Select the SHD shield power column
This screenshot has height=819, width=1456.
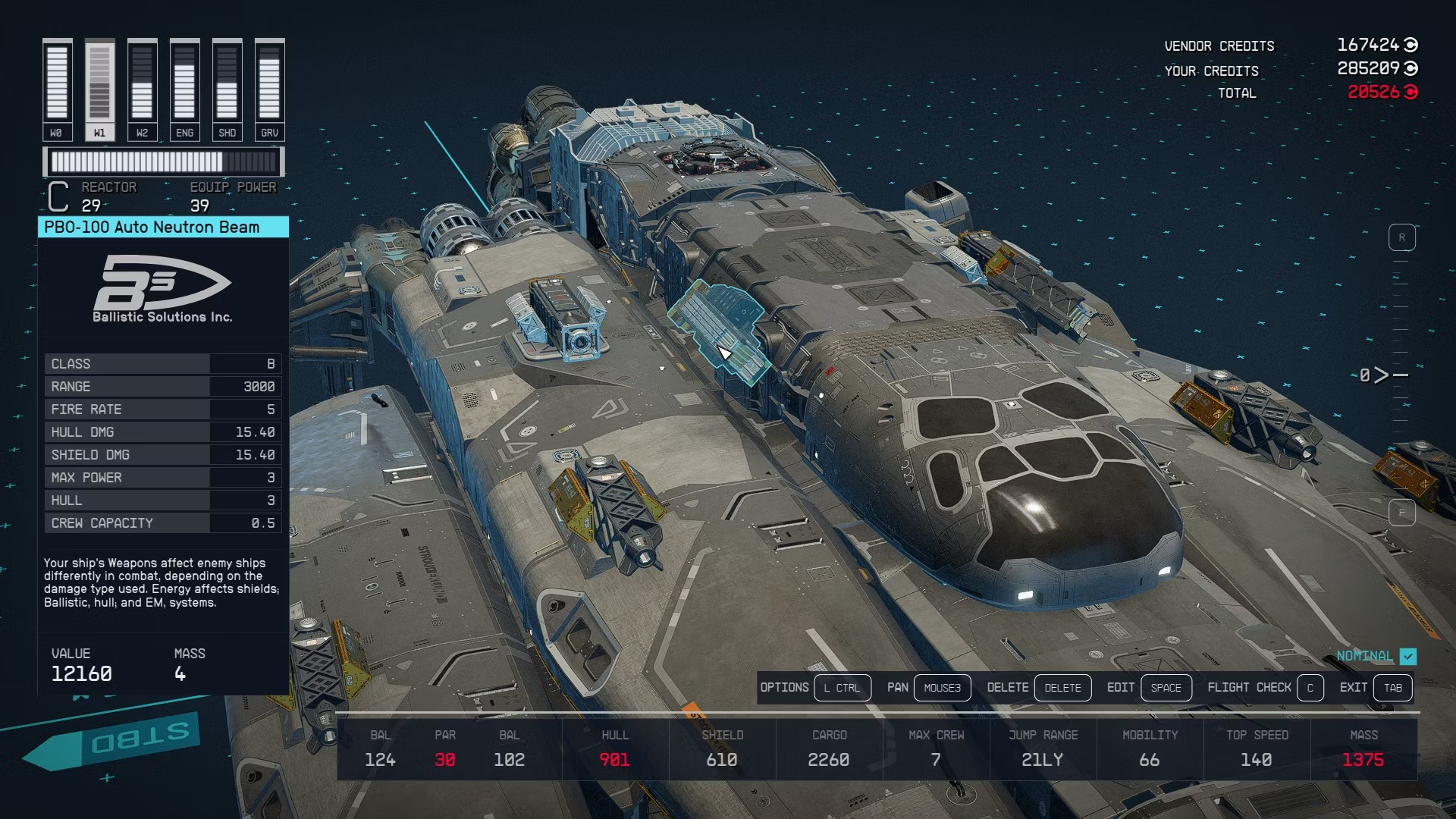227,89
